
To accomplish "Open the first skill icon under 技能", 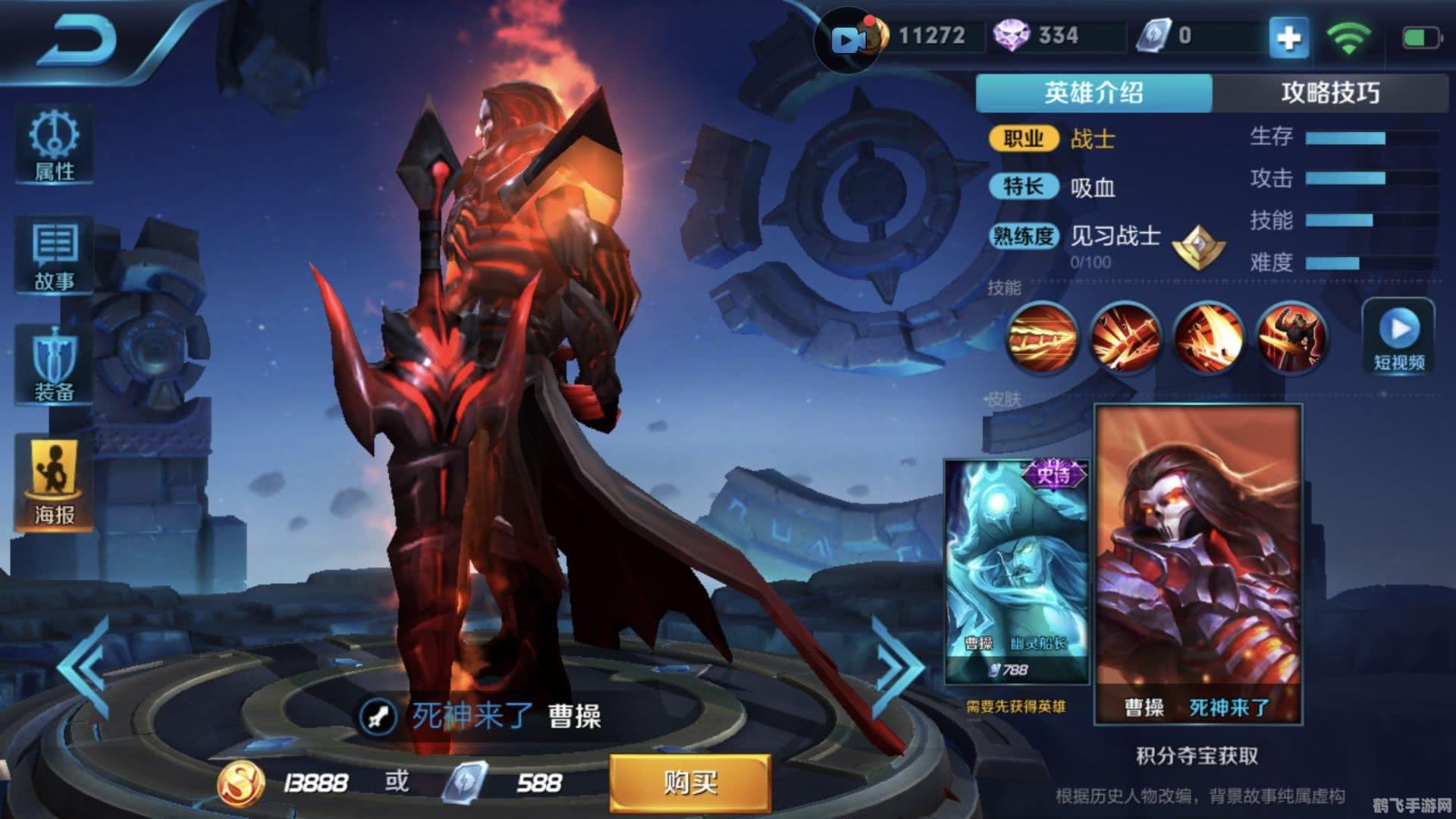I will click(x=1041, y=339).
